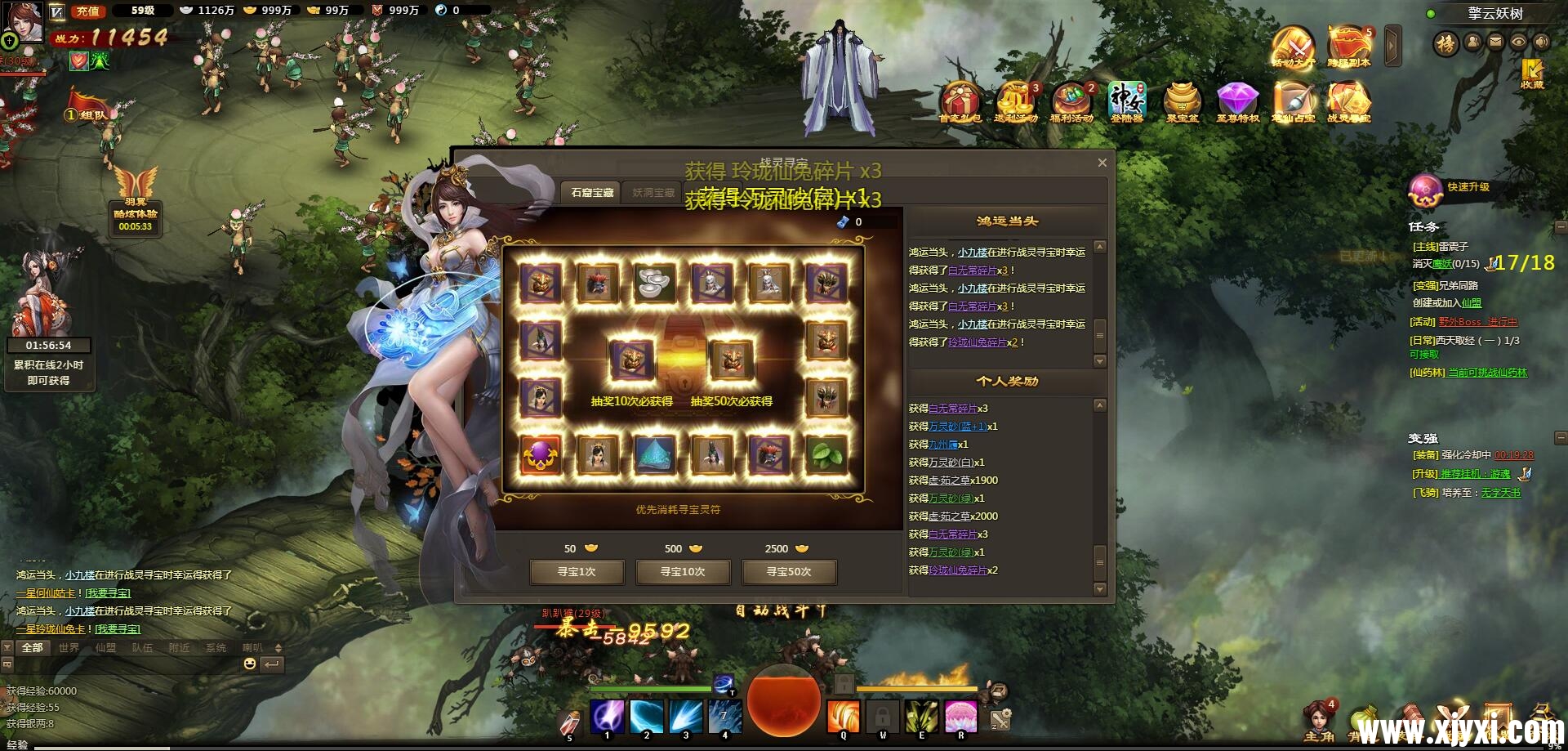
Task: Select the purple orb reward slot
Action: [541, 454]
